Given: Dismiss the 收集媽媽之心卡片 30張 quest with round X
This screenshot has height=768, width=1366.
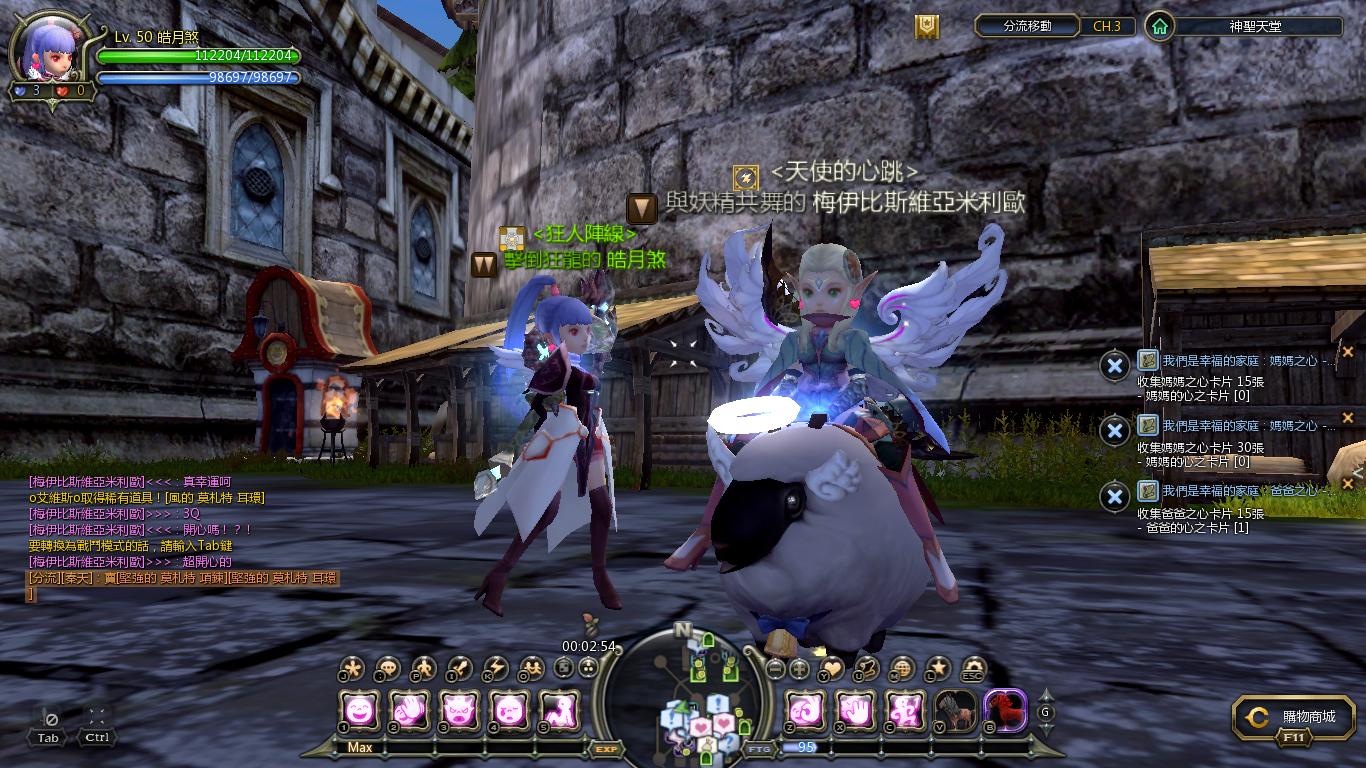Looking at the screenshot, I should pyautogui.click(x=1114, y=431).
